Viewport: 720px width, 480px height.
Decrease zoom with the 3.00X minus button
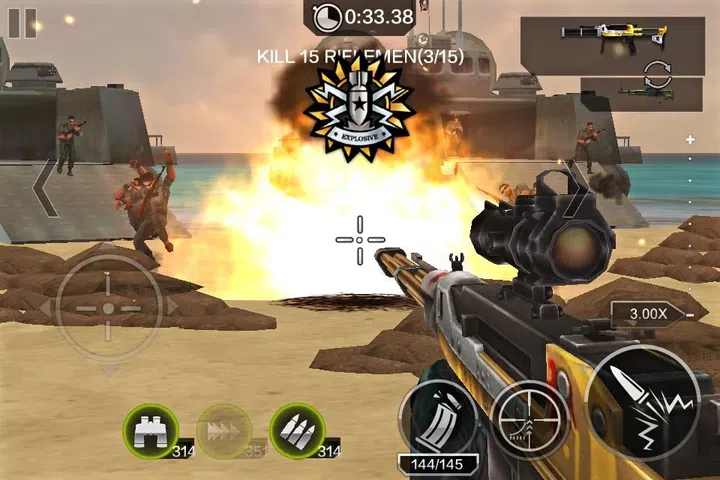coord(689,314)
